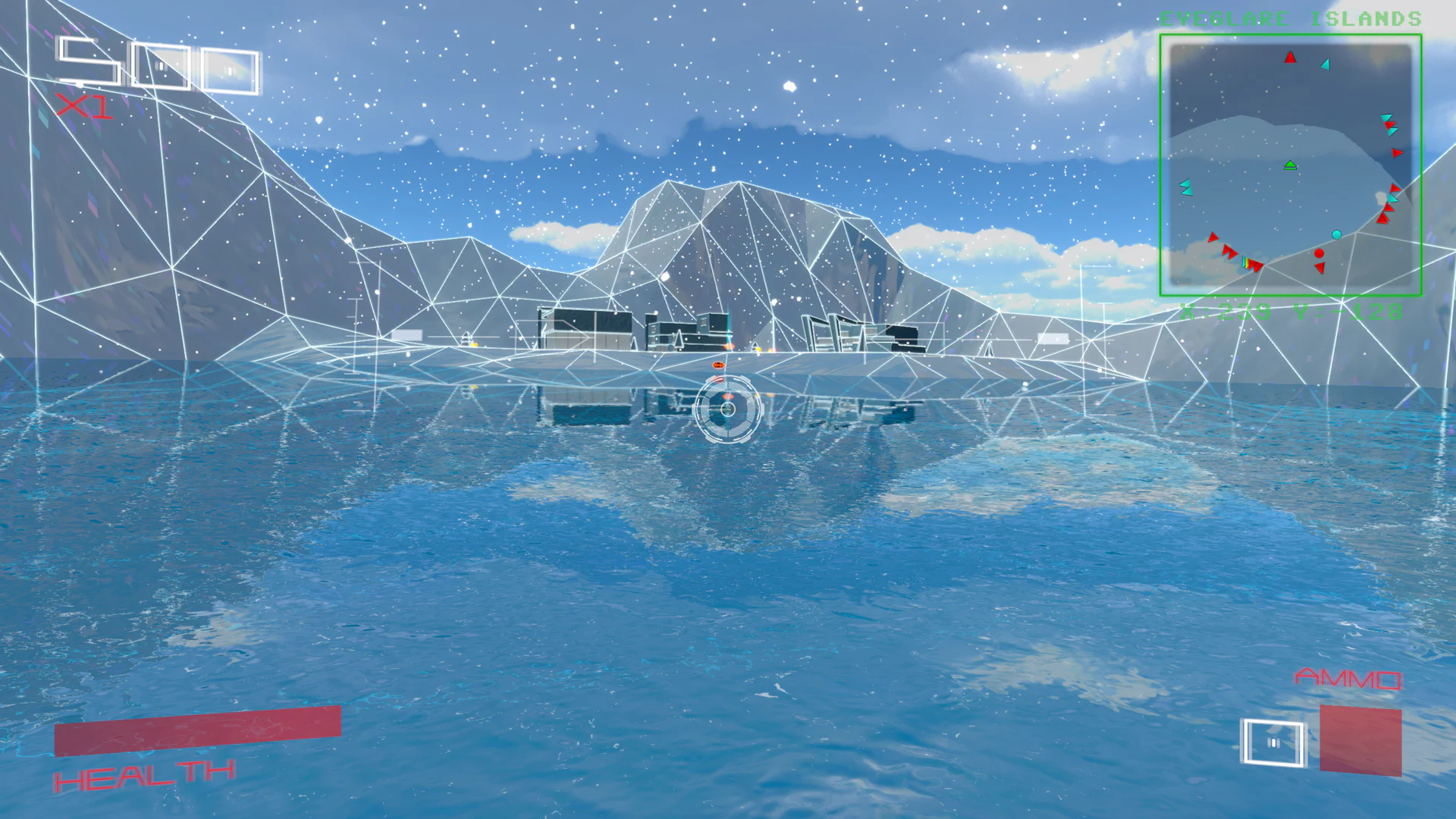Select the cyan circle marker on the minimap
Viewport: 1456px width, 819px height.
[x=1336, y=234]
